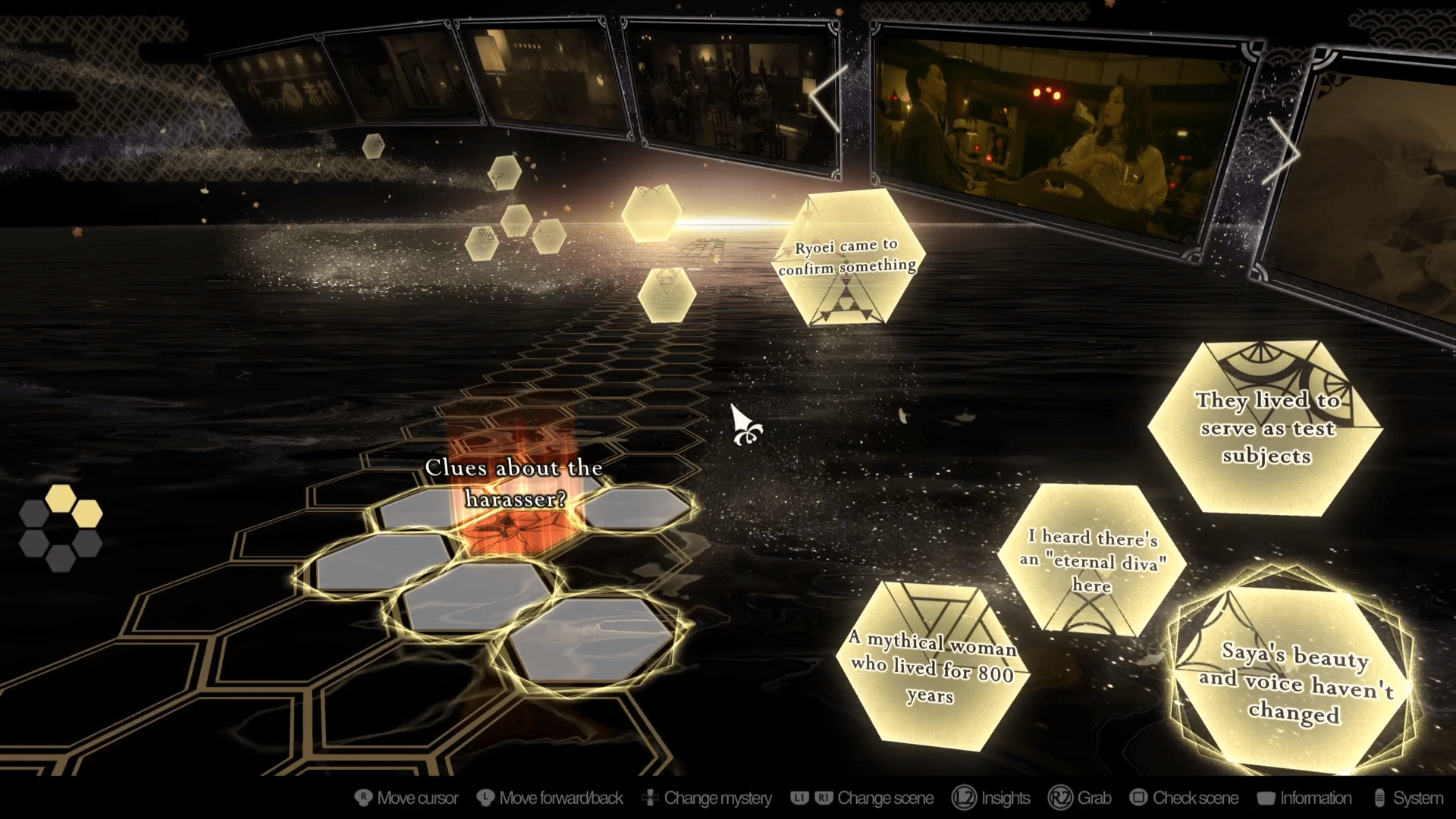
Task: Choose the "mythical woman who lived for 800 years" clue
Action: [934, 667]
